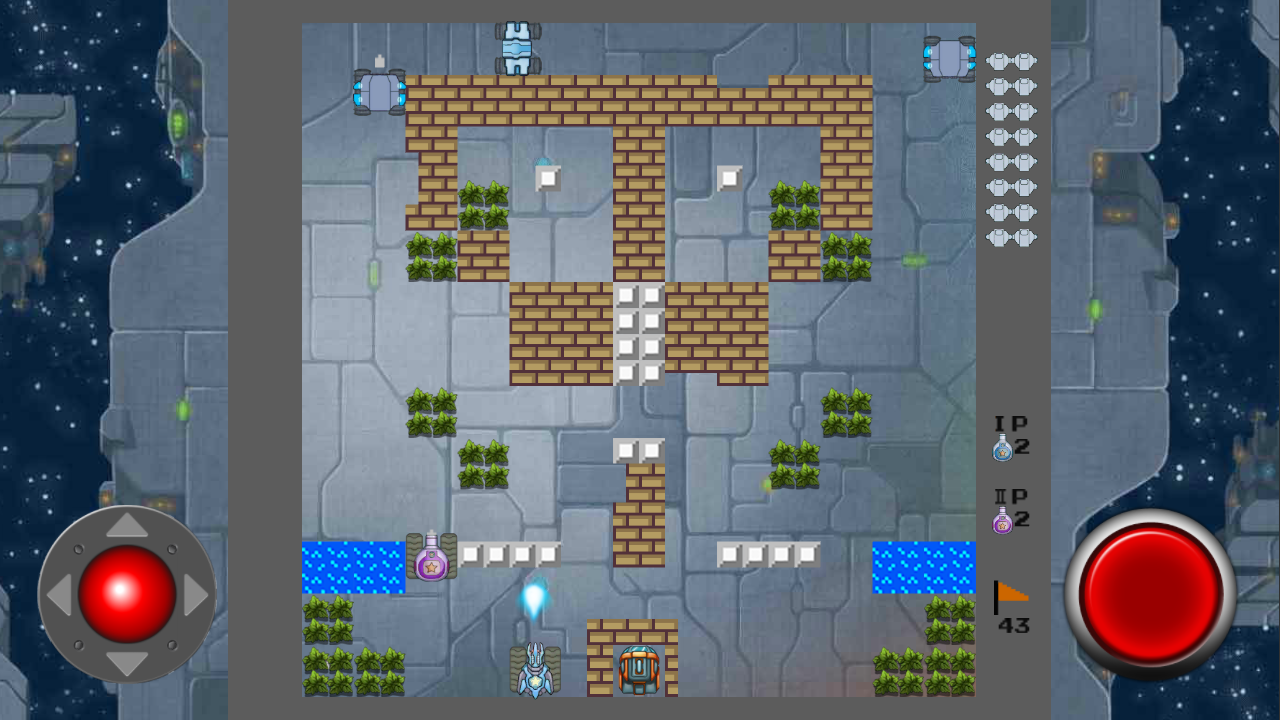This screenshot has width=1280, height=720.
Task: Click the topmost enemy tank counter icon
Action: 1010,60
